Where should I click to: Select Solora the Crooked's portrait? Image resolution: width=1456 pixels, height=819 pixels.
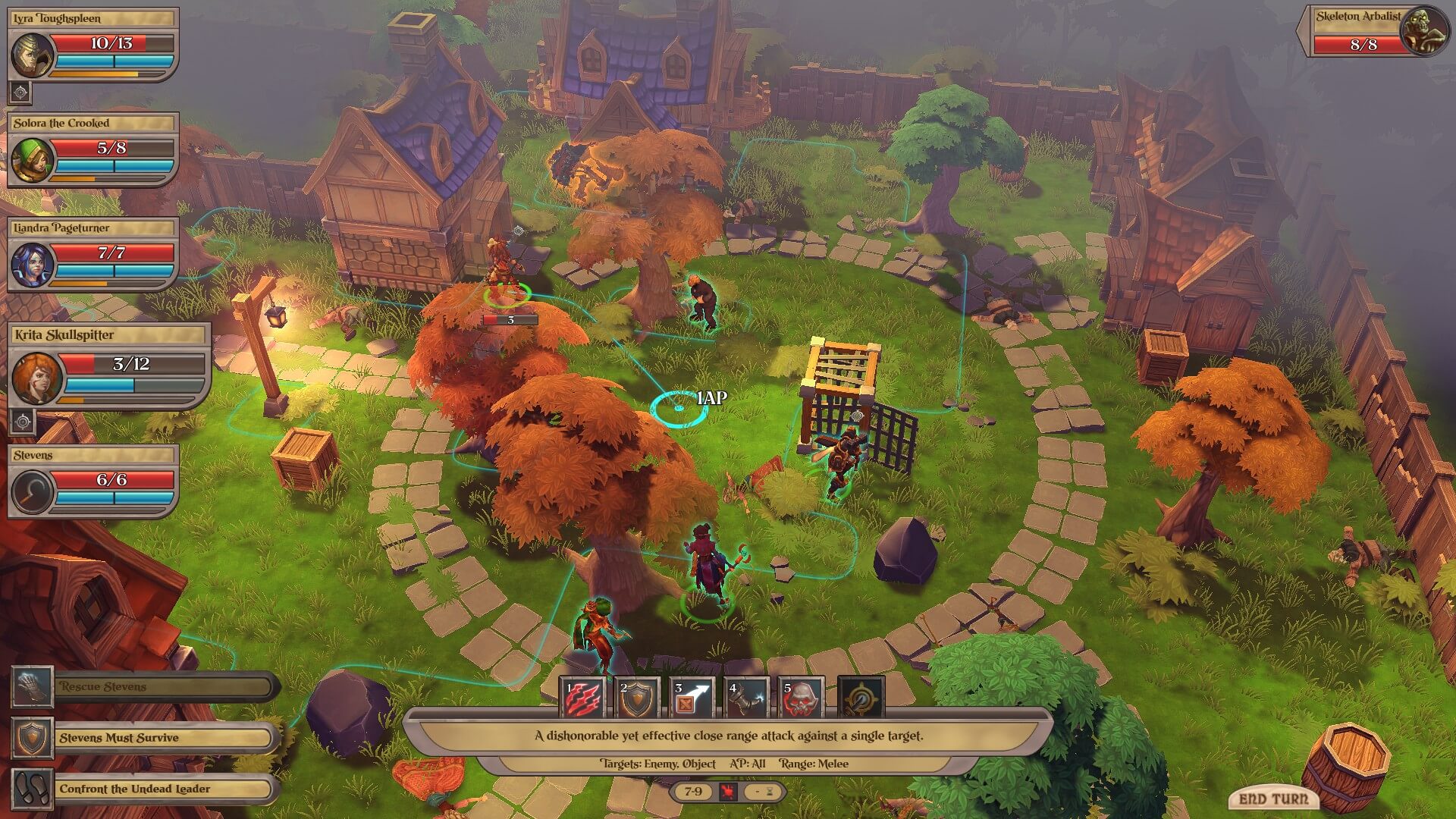[32, 159]
